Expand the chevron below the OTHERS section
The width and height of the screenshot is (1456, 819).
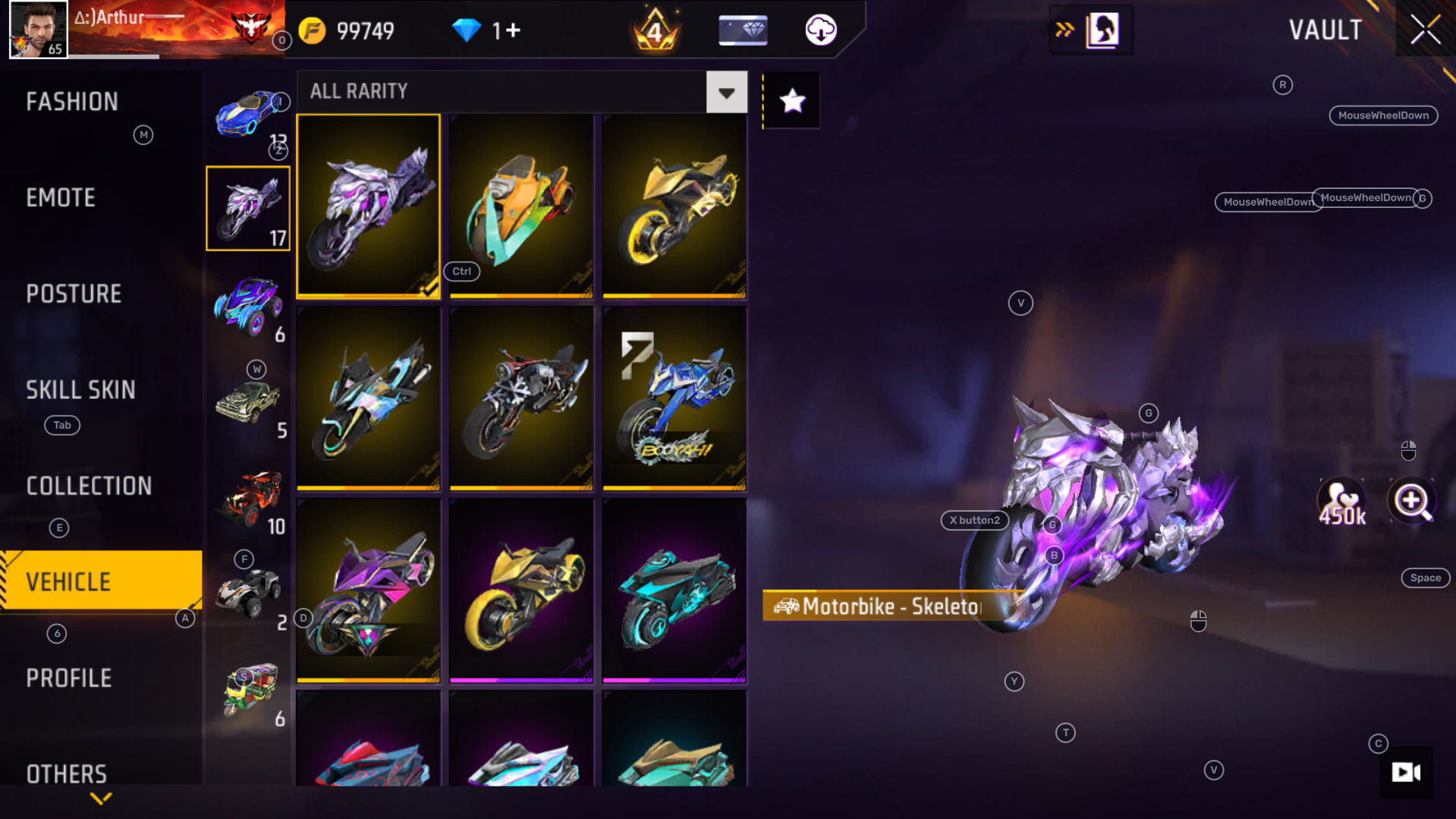[99, 798]
